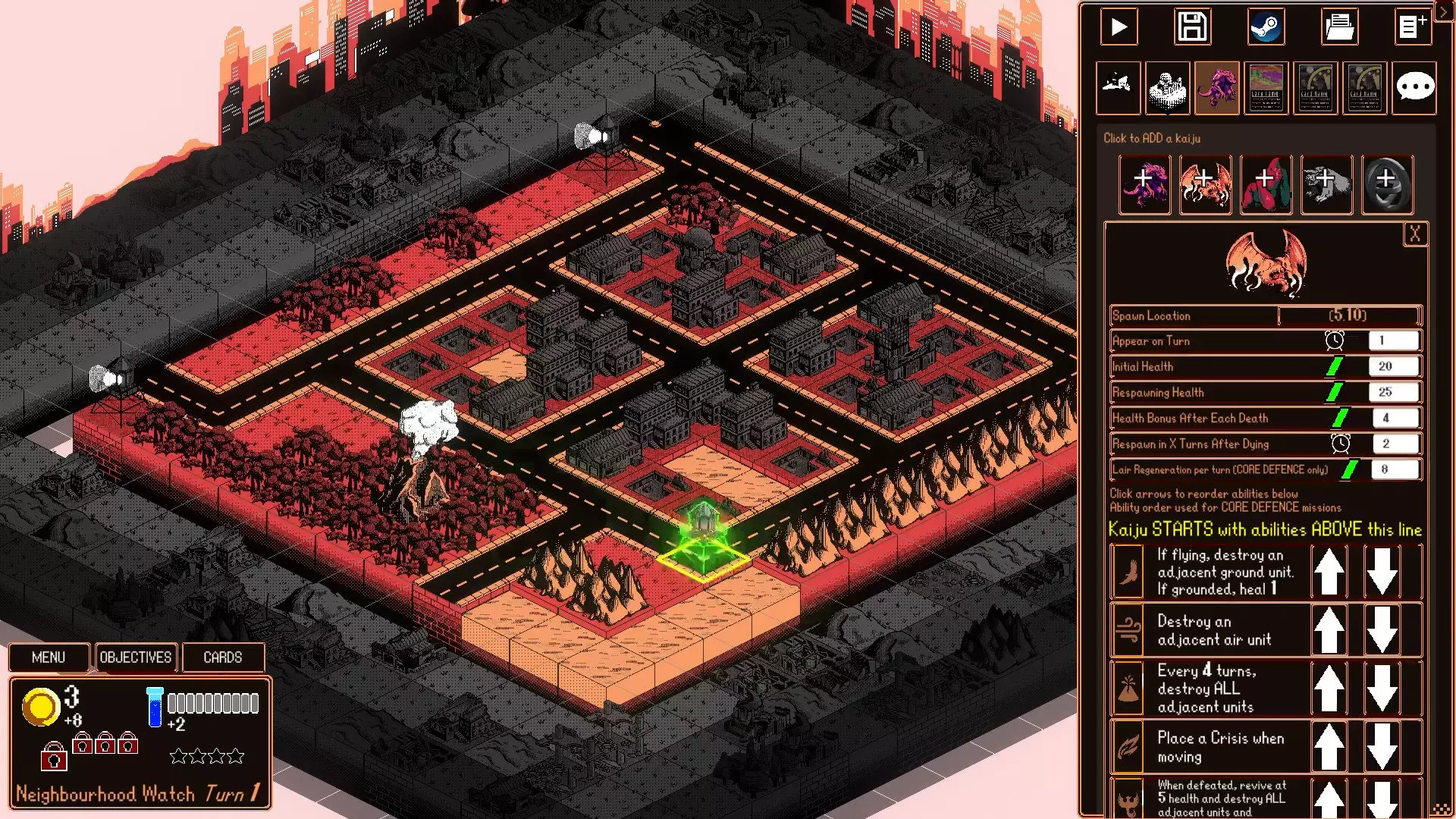Load a file with the folder icon
The height and width of the screenshot is (819, 1456).
point(1339,27)
